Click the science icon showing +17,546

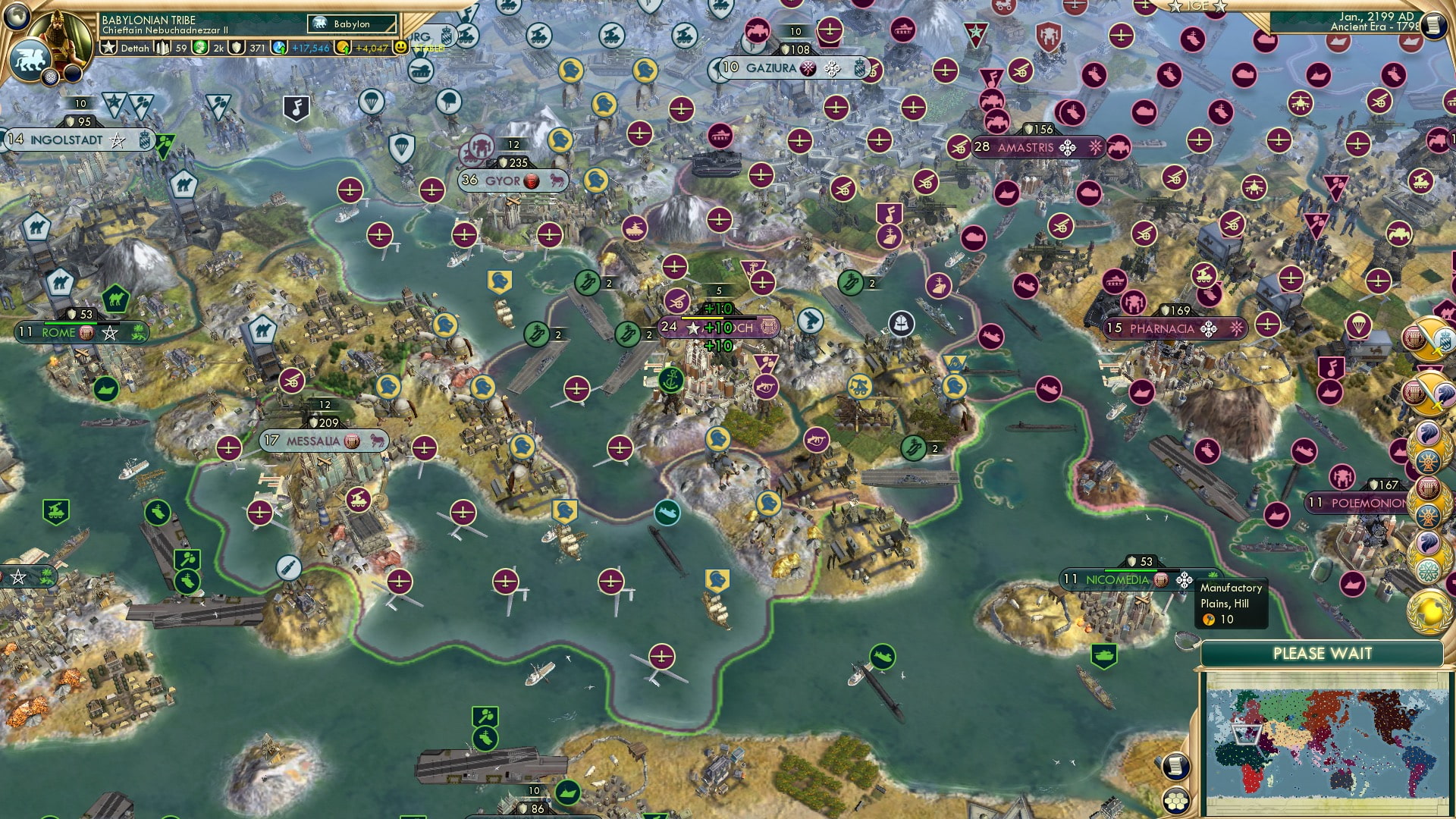click(x=278, y=49)
